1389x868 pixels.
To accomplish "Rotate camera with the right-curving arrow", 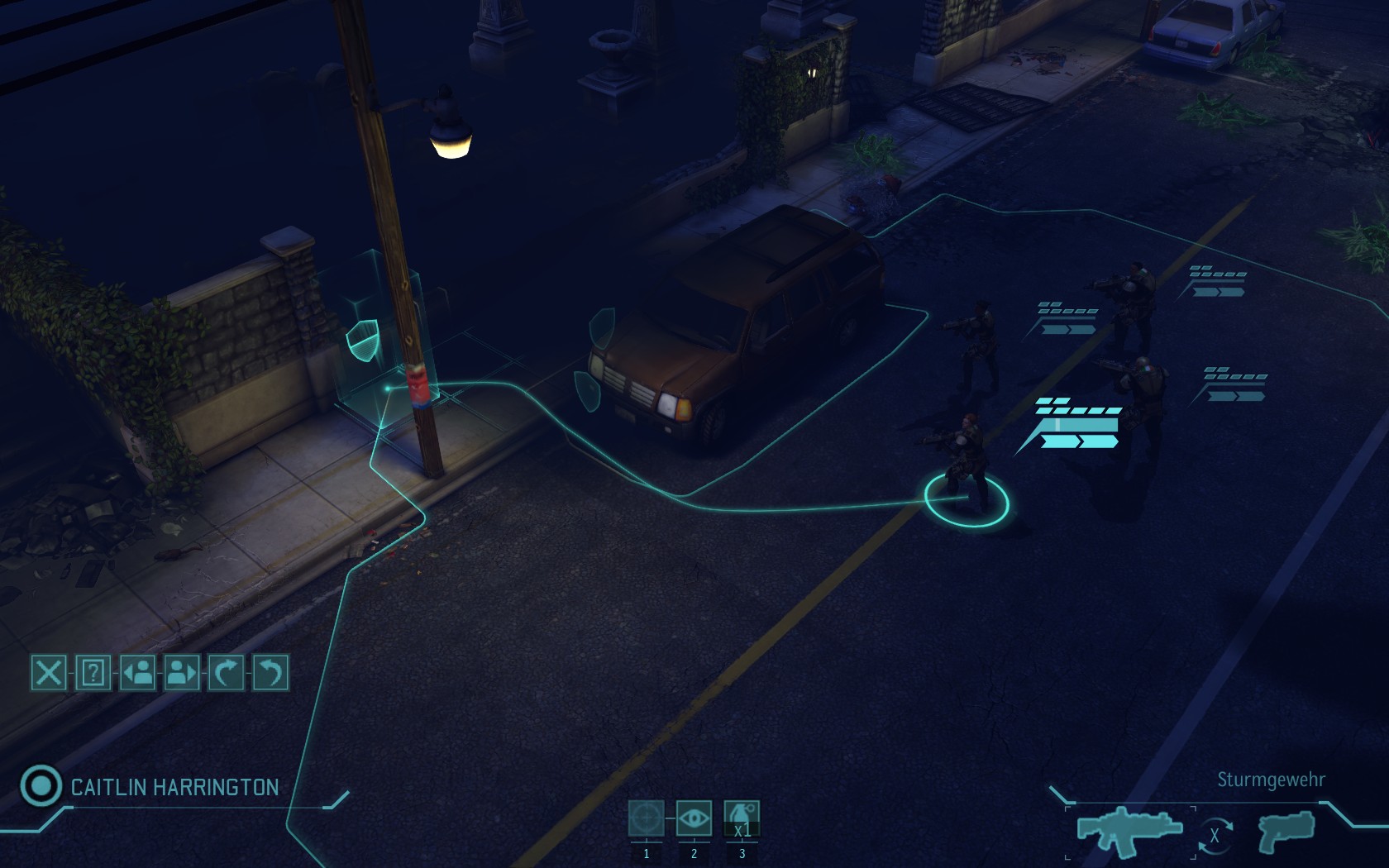I will 226,672.
